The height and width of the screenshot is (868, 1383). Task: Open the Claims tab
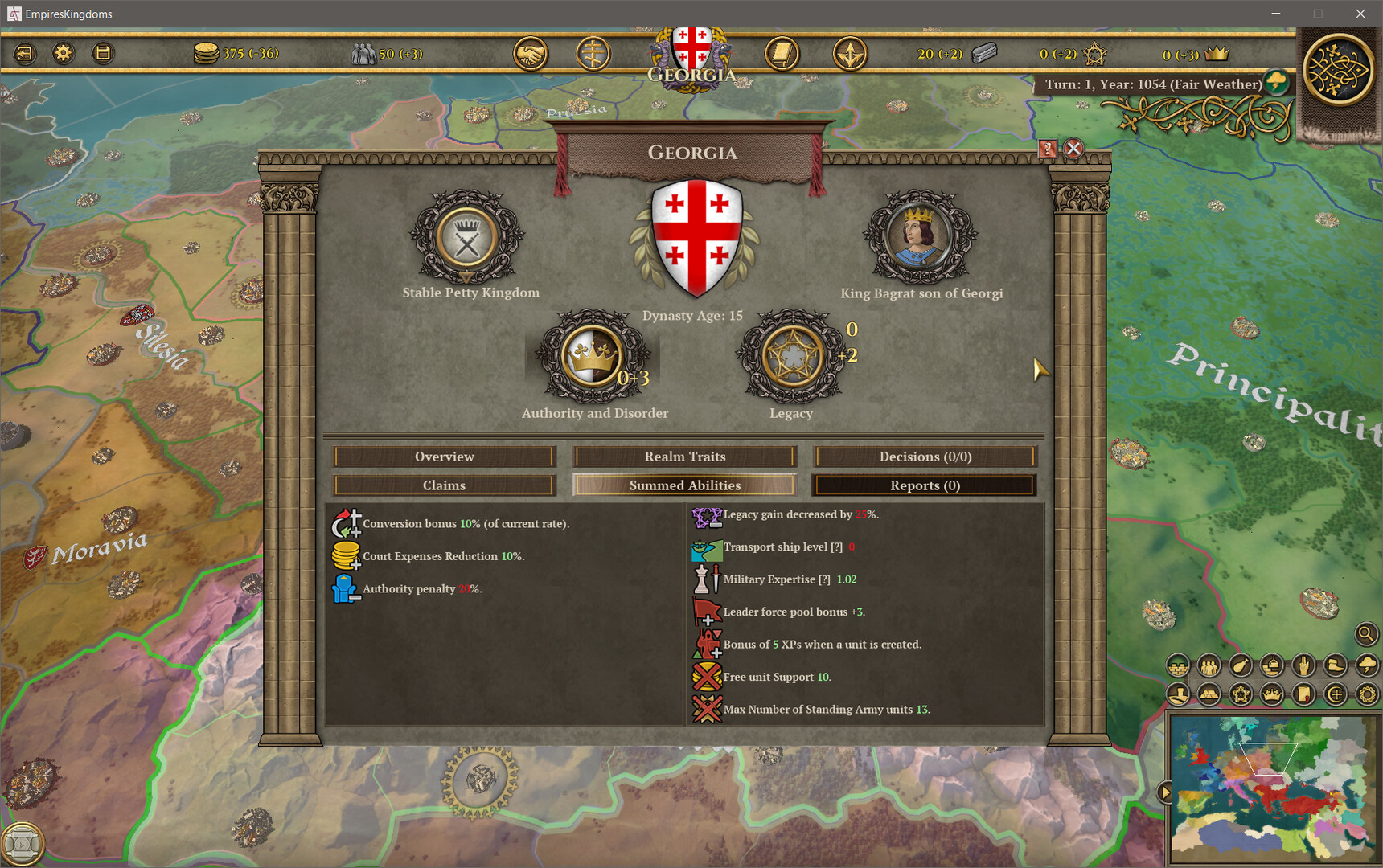pos(444,485)
